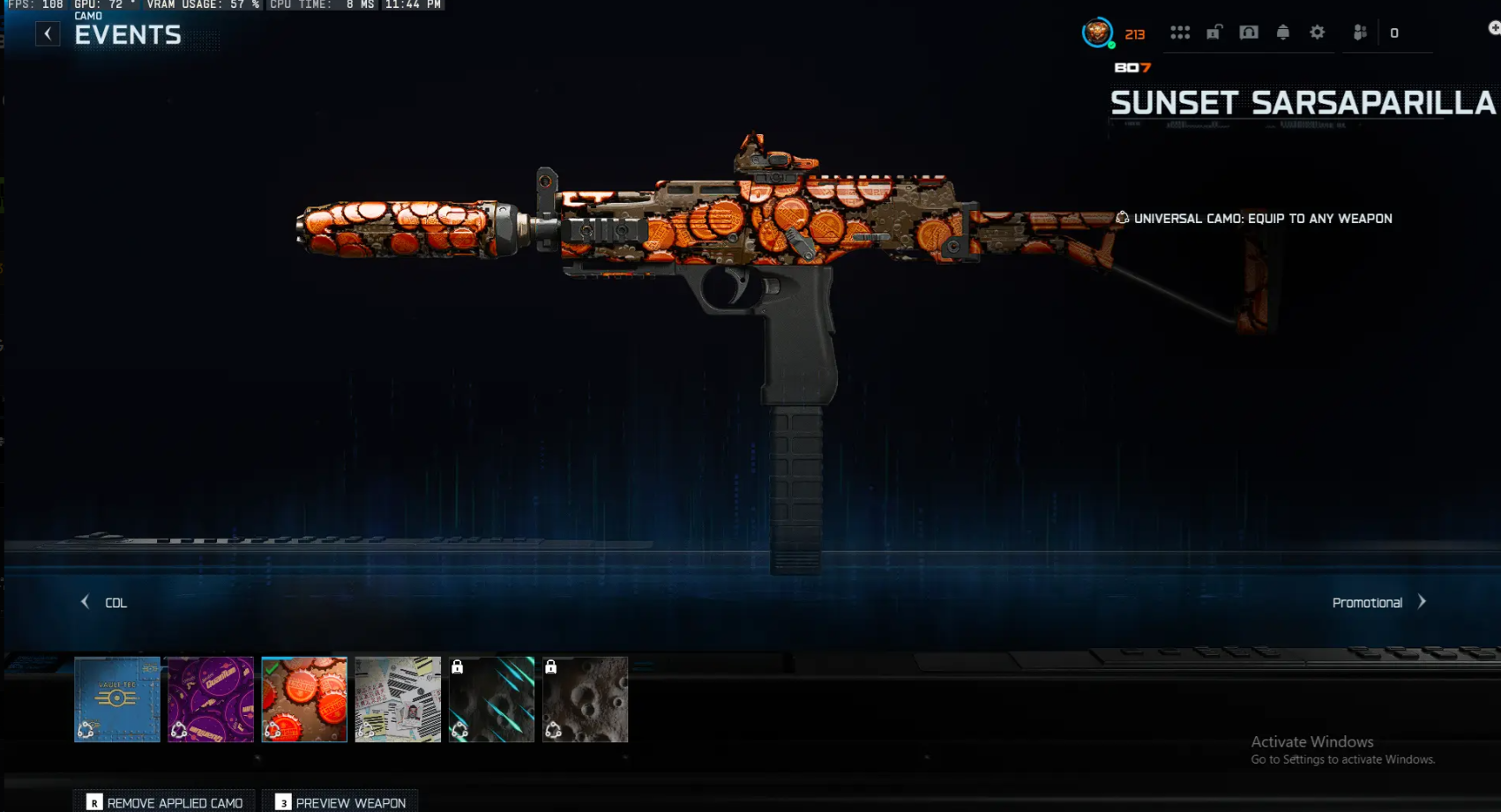Click the unlocked padlock icon in header
Image resolution: width=1501 pixels, height=812 pixels.
pos(1215,32)
